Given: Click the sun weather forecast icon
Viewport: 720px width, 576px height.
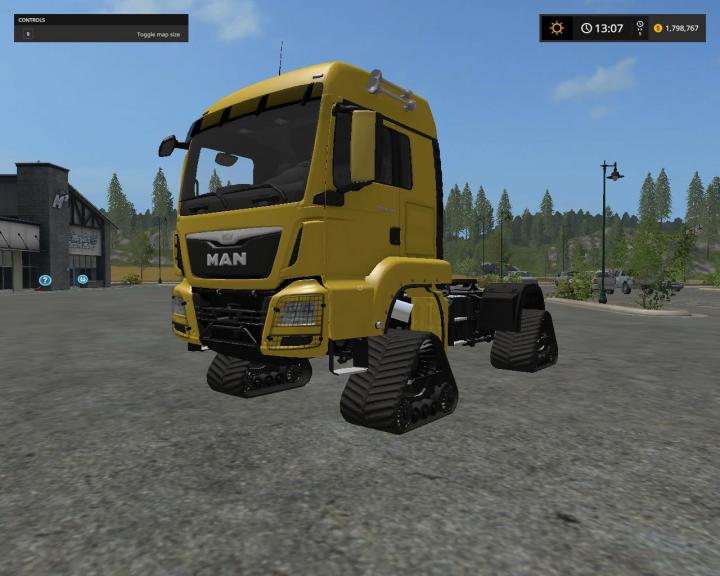Looking at the screenshot, I should click(557, 28).
